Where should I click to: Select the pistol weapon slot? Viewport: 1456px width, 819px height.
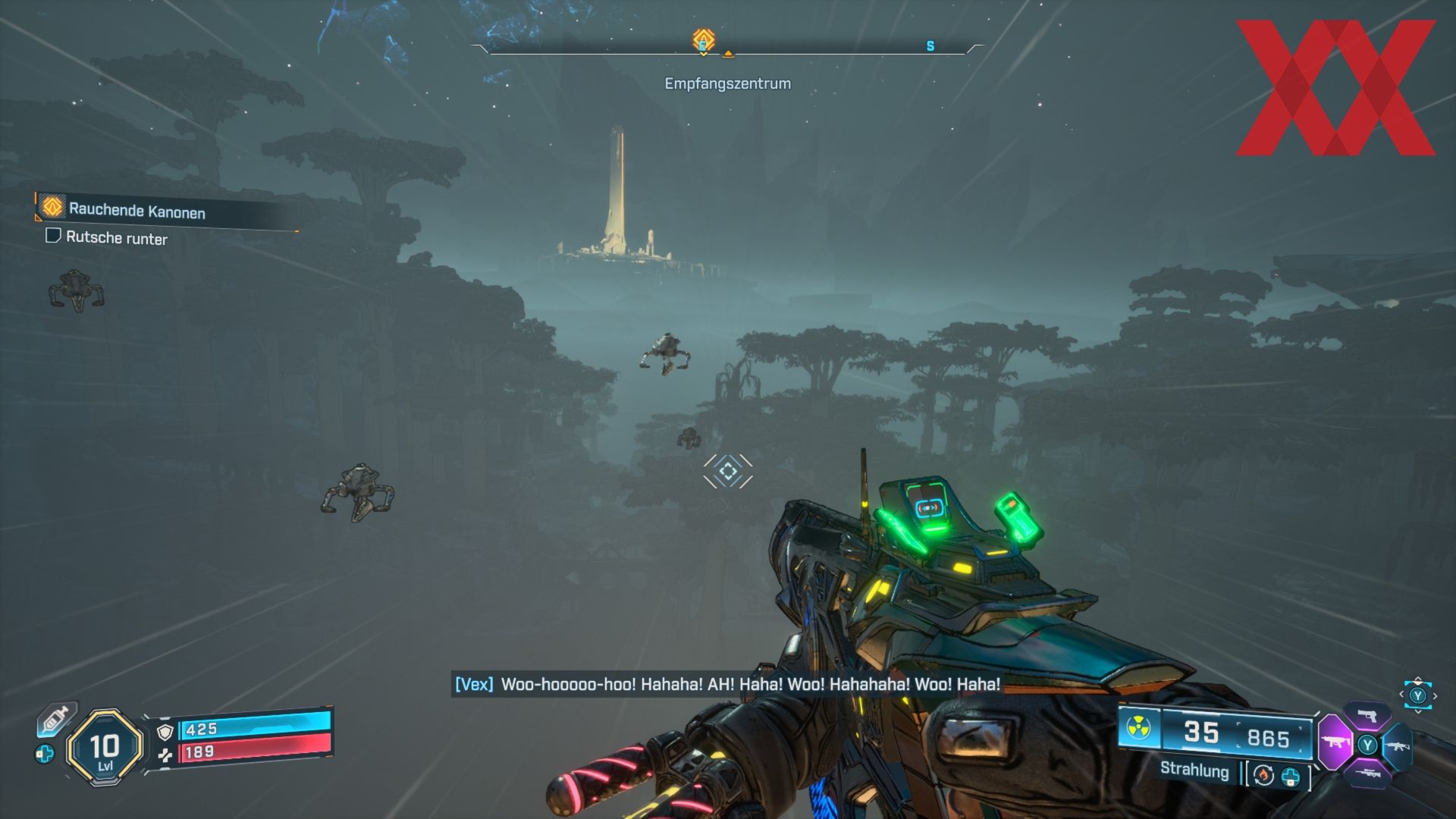click(1367, 715)
